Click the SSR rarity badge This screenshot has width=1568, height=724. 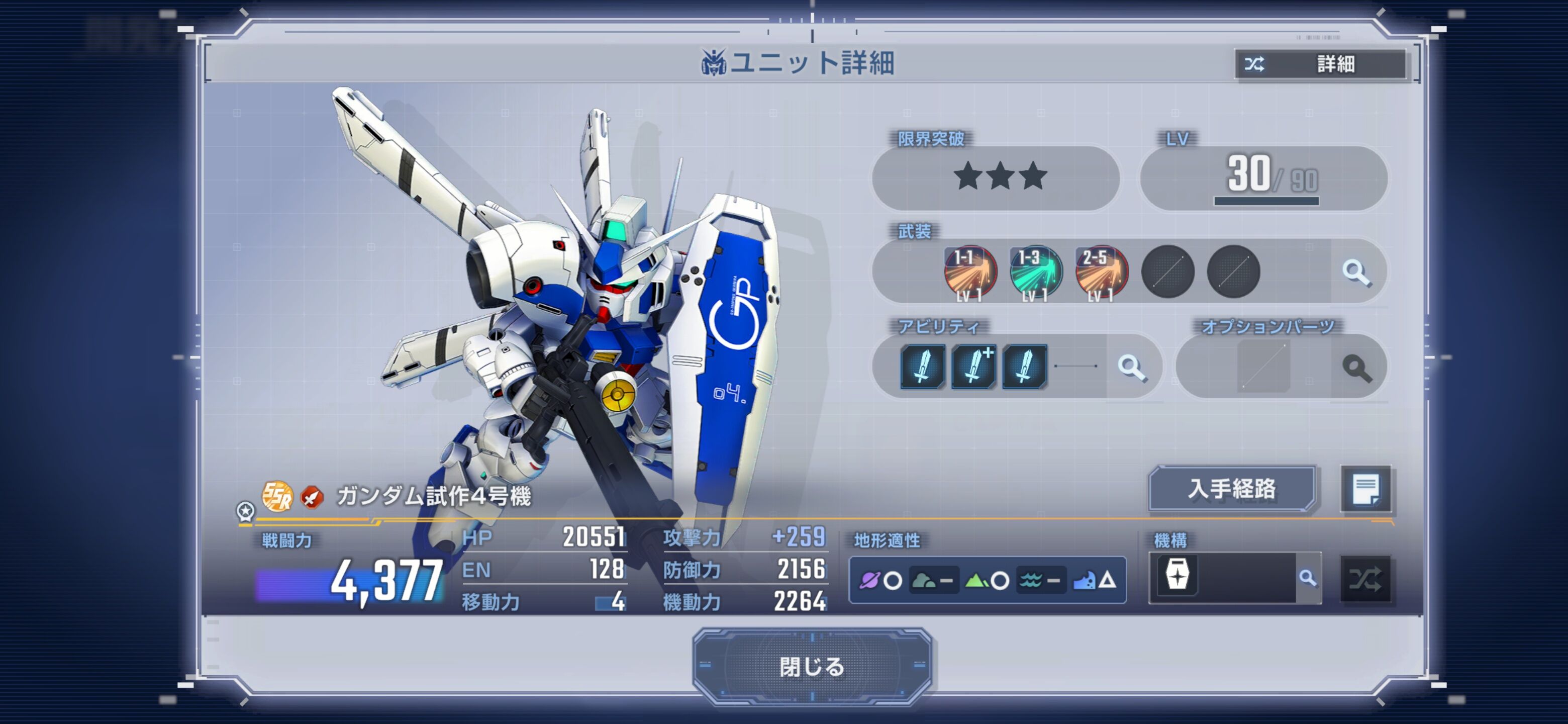point(277,496)
